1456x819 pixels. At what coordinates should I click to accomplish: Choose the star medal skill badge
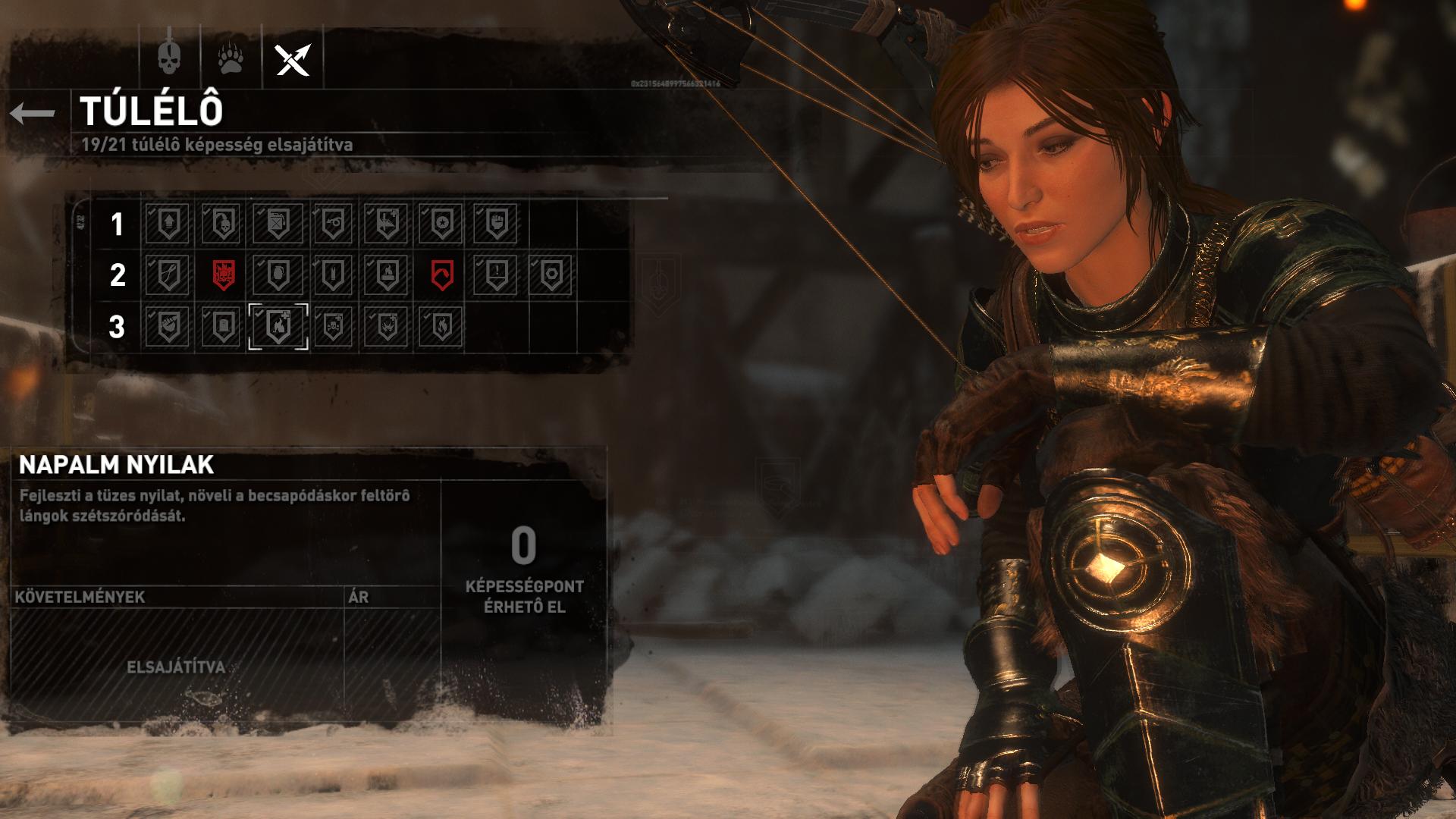tap(441, 224)
